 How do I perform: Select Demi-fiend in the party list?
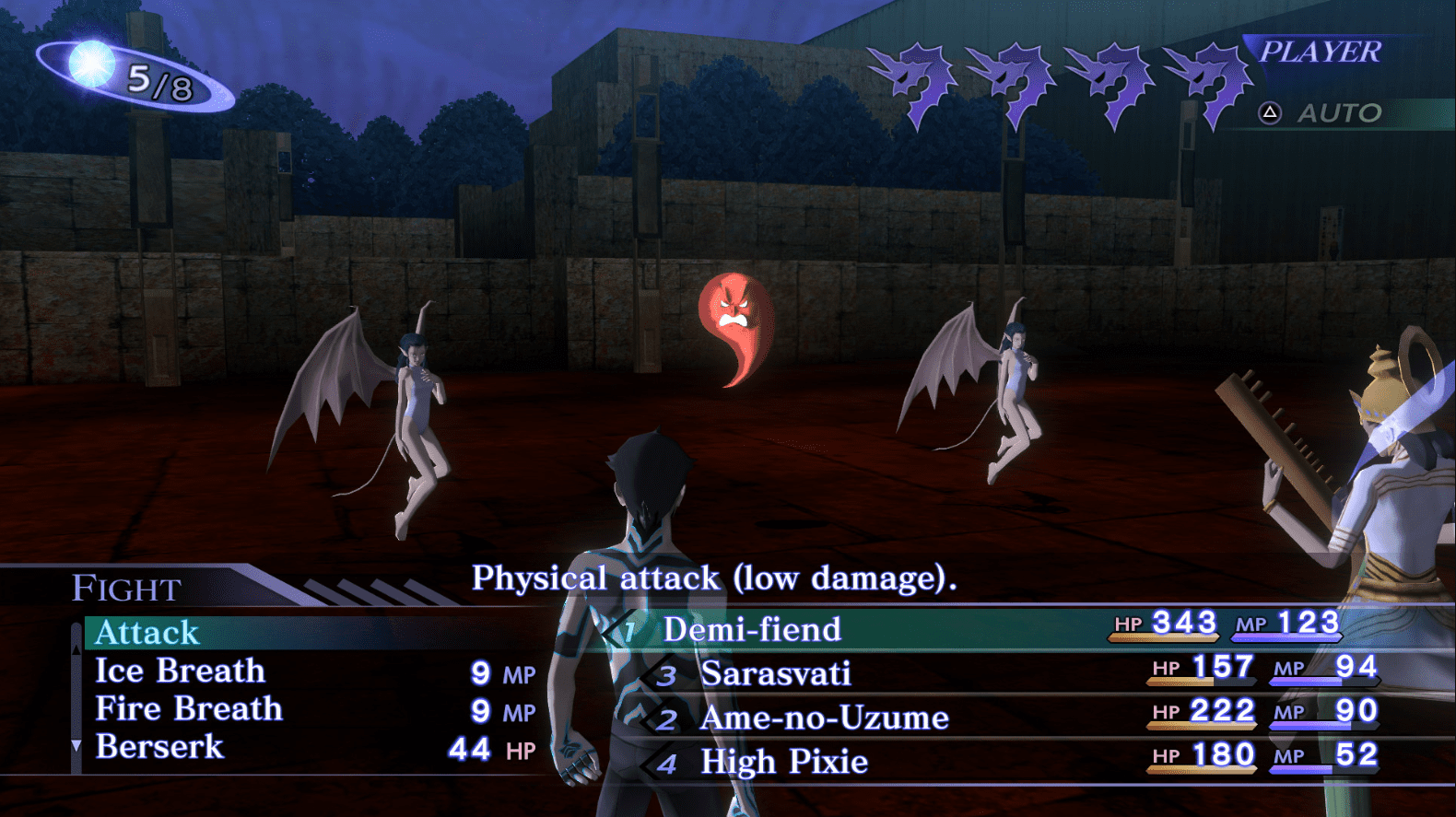(752, 630)
